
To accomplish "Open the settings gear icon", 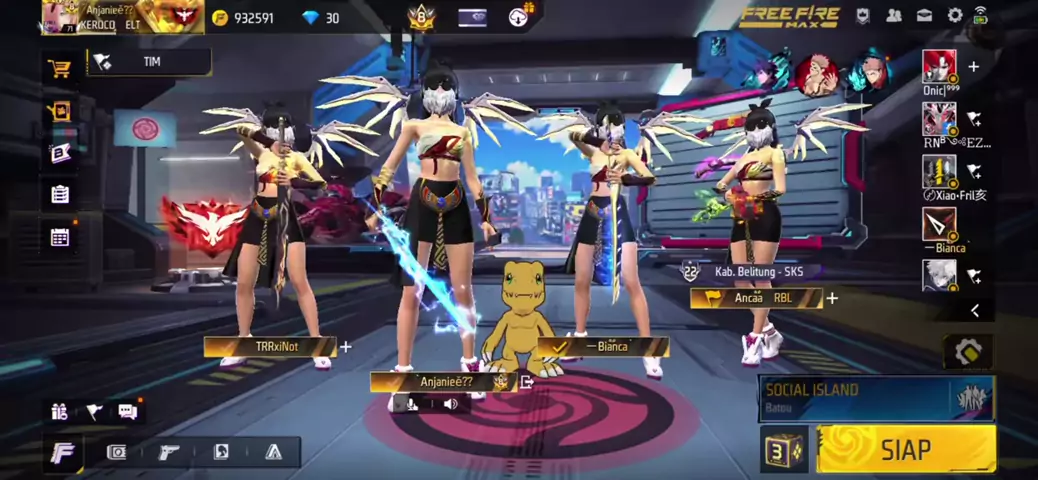I will pyautogui.click(x=954, y=16).
